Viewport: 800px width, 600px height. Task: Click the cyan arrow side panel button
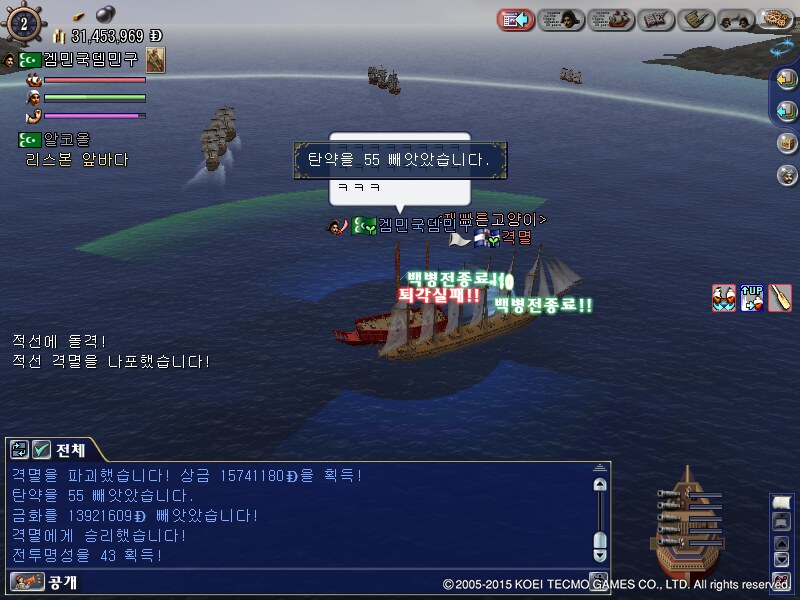787,110
